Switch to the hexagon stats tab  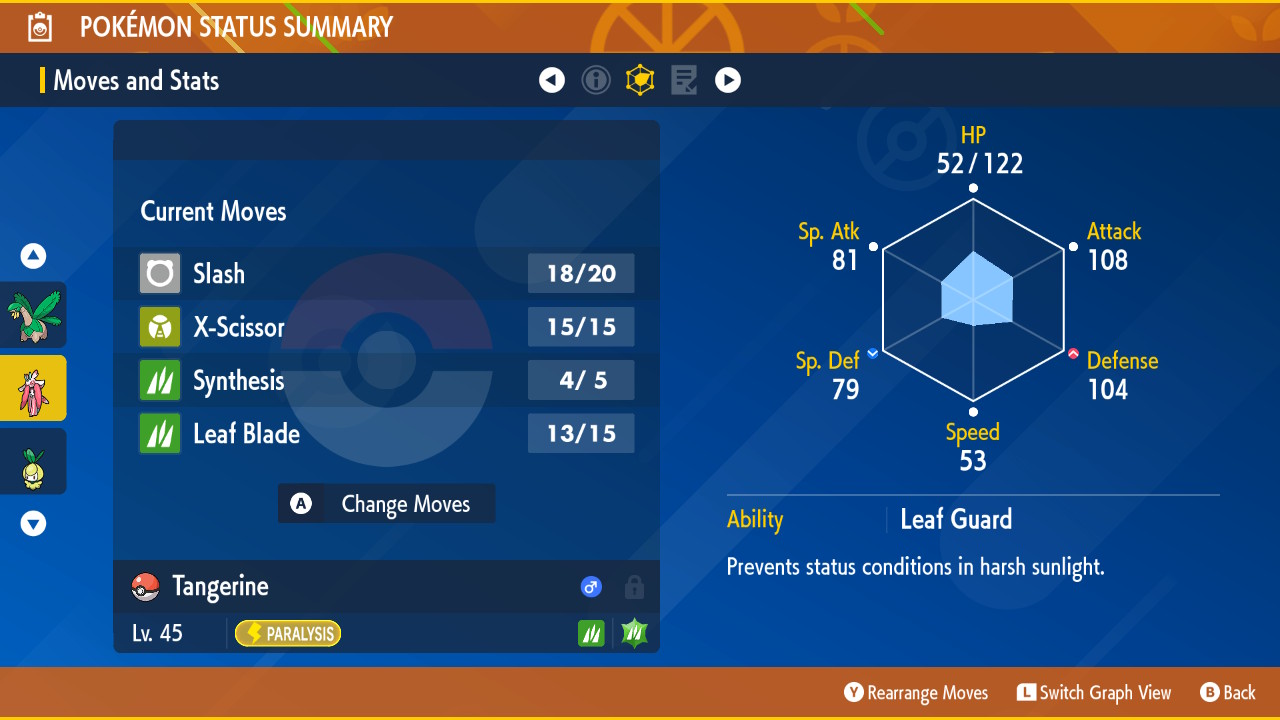coord(640,80)
